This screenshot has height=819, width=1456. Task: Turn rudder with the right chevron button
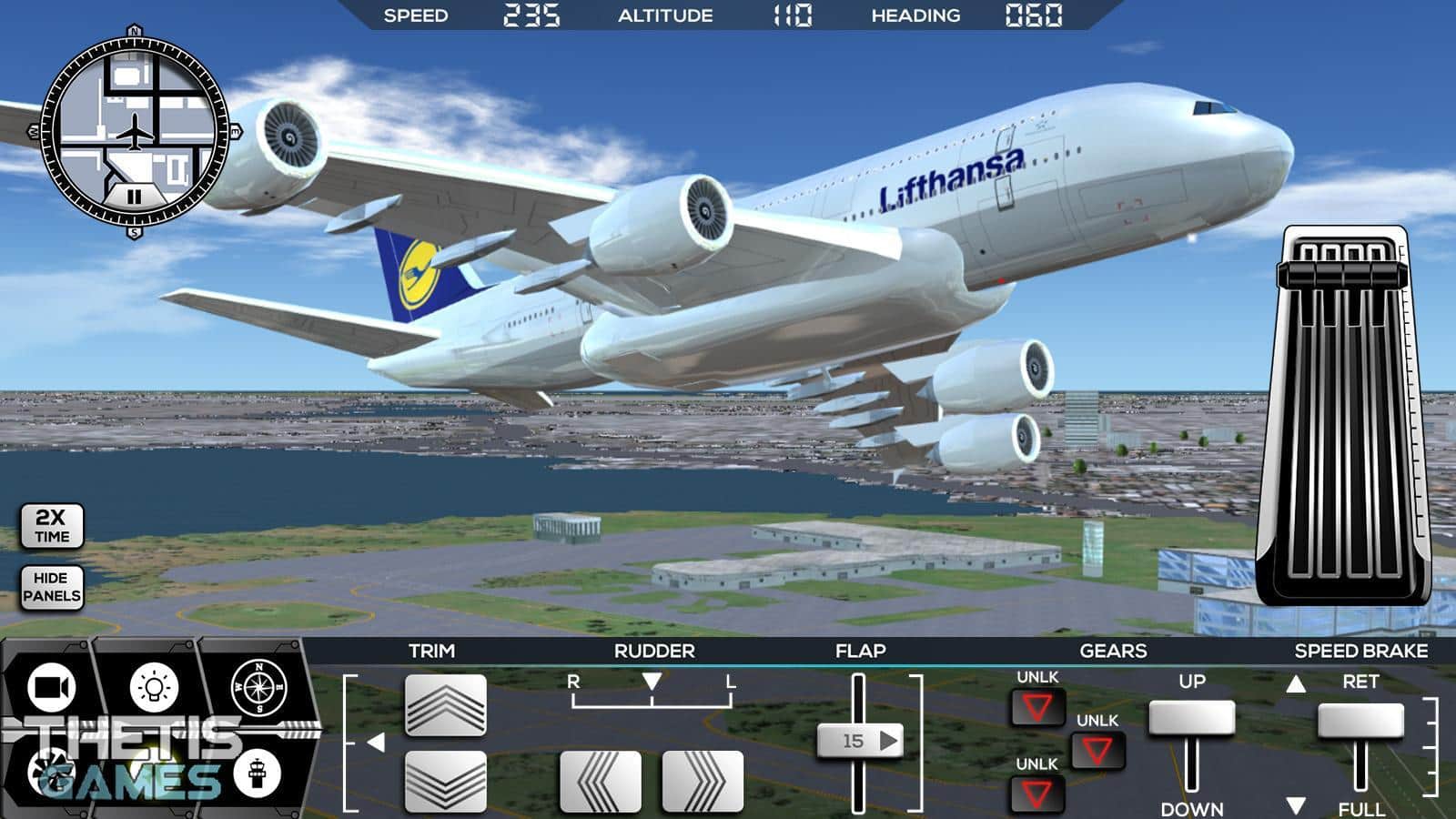[x=703, y=781]
